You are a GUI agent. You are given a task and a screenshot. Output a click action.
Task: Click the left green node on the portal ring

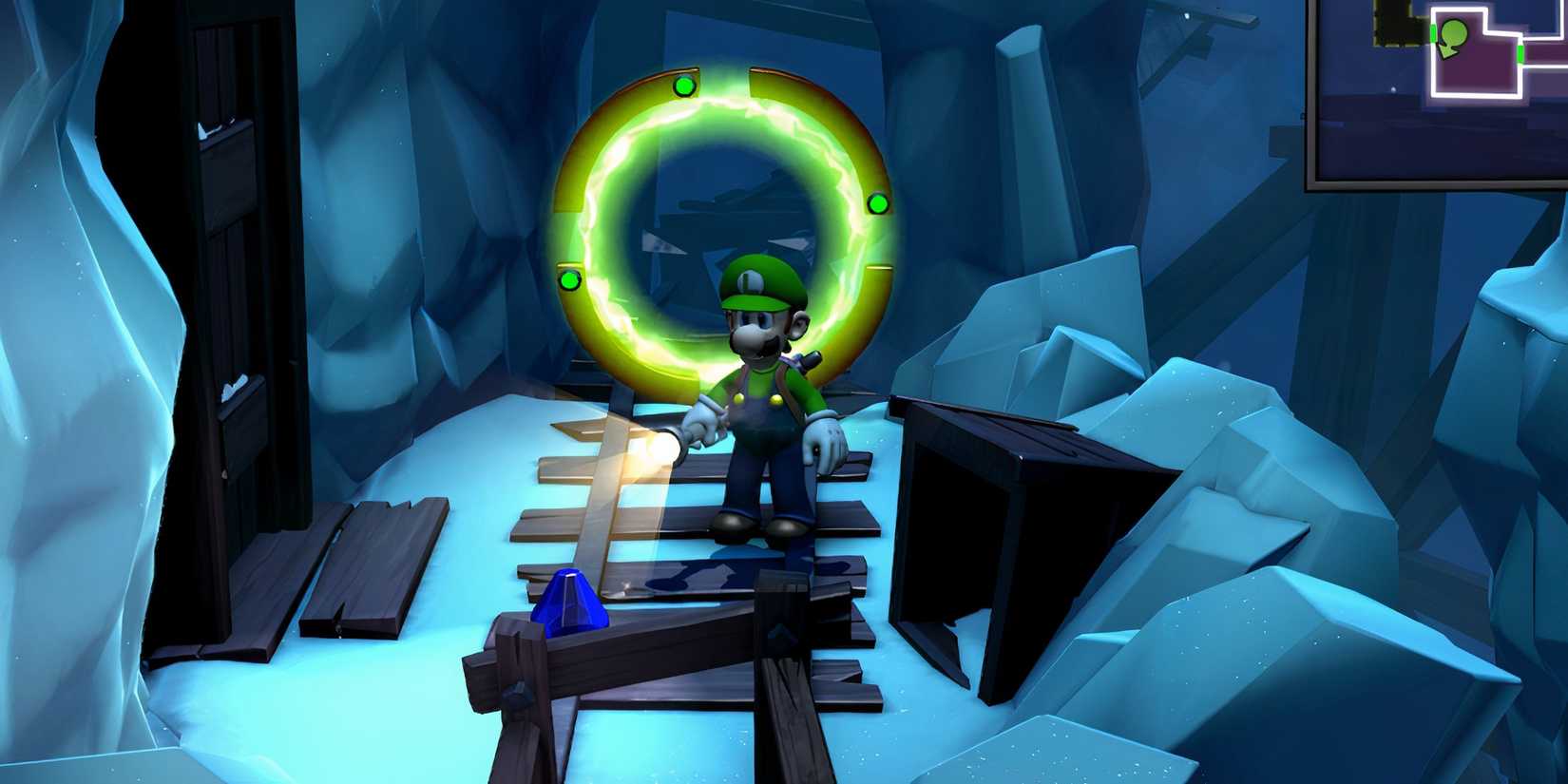click(567, 279)
